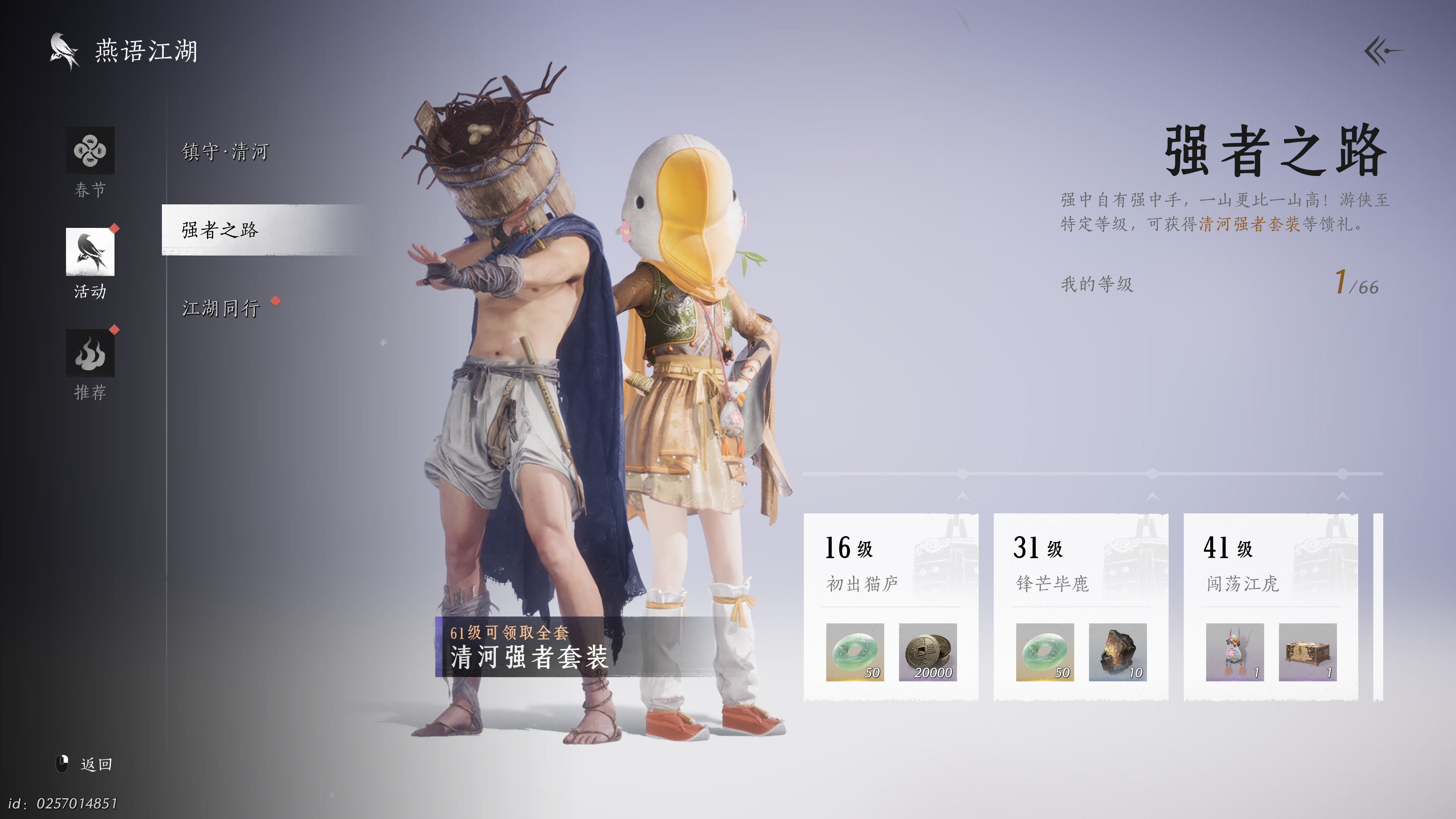Switch to the 镇守·清河 tab
The width and height of the screenshot is (1456, 819).
coord(224,152)
